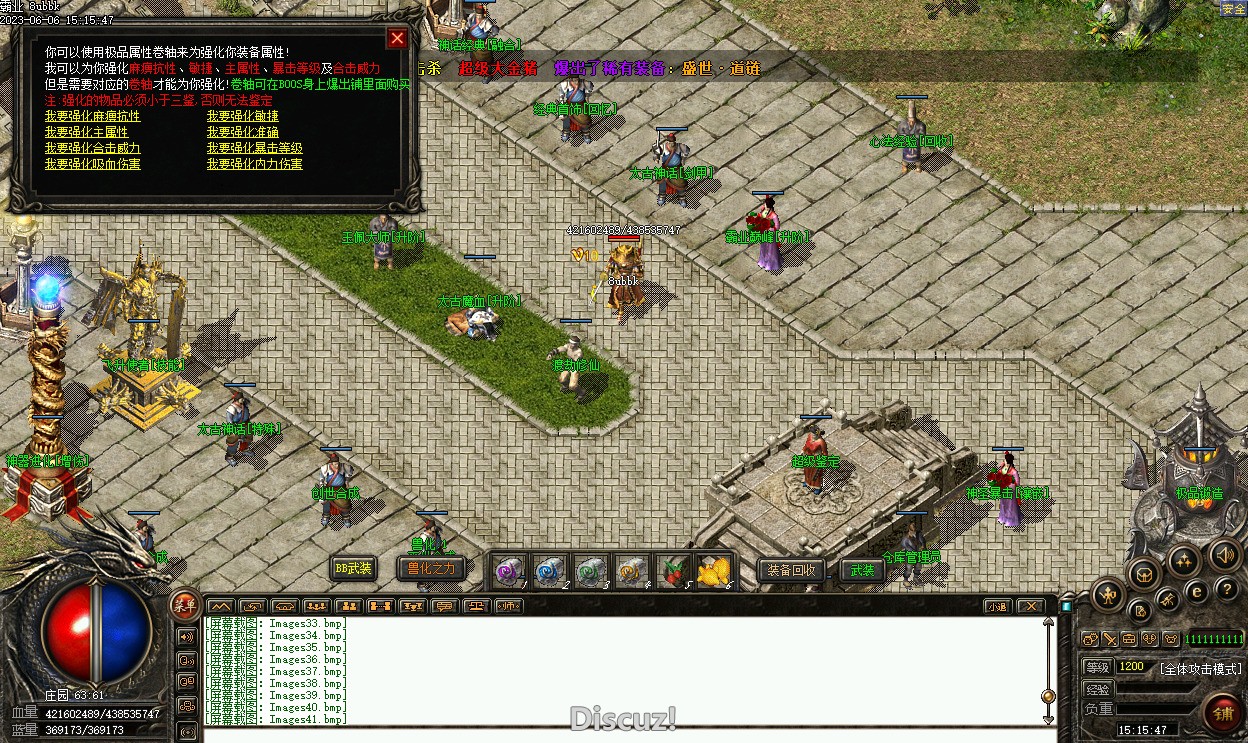The height and width of the screenshot is (743, 1248).
Task: Select 我要强化内力伤害 option
Action: pyautogui.click(x=255, y=164)
